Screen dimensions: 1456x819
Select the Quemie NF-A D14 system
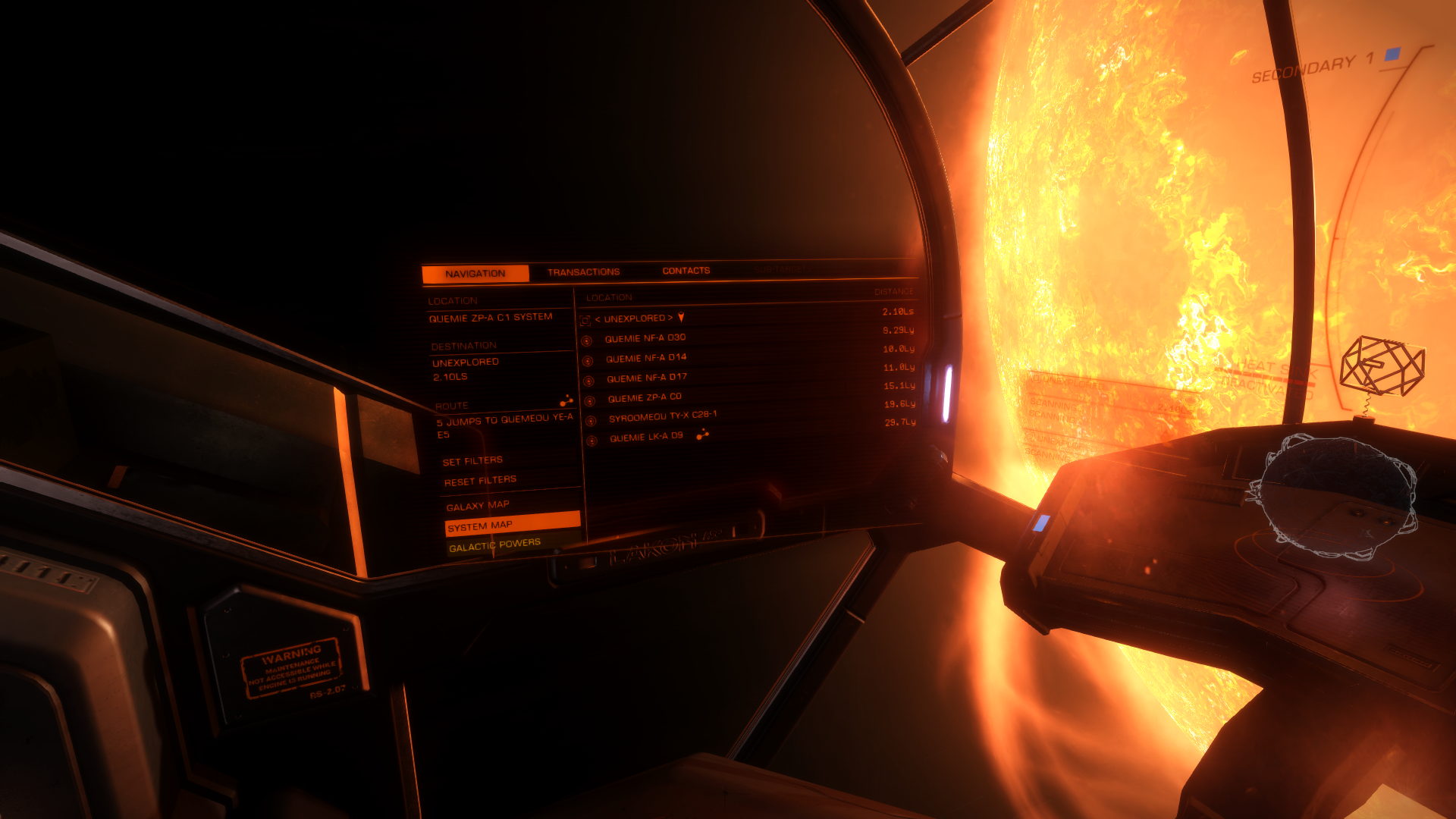click(646, 358)
